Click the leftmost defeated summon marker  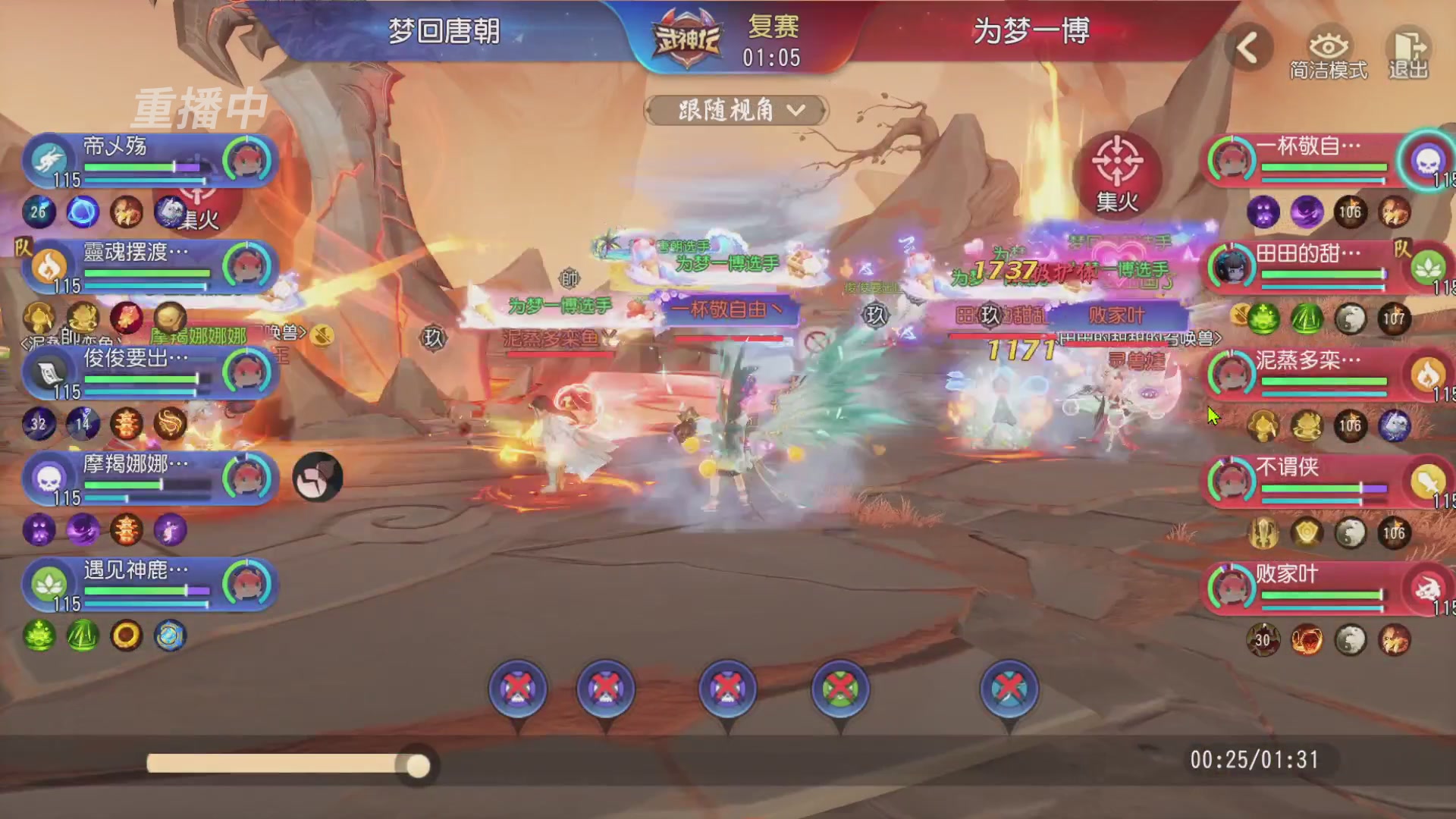point(517,689)
